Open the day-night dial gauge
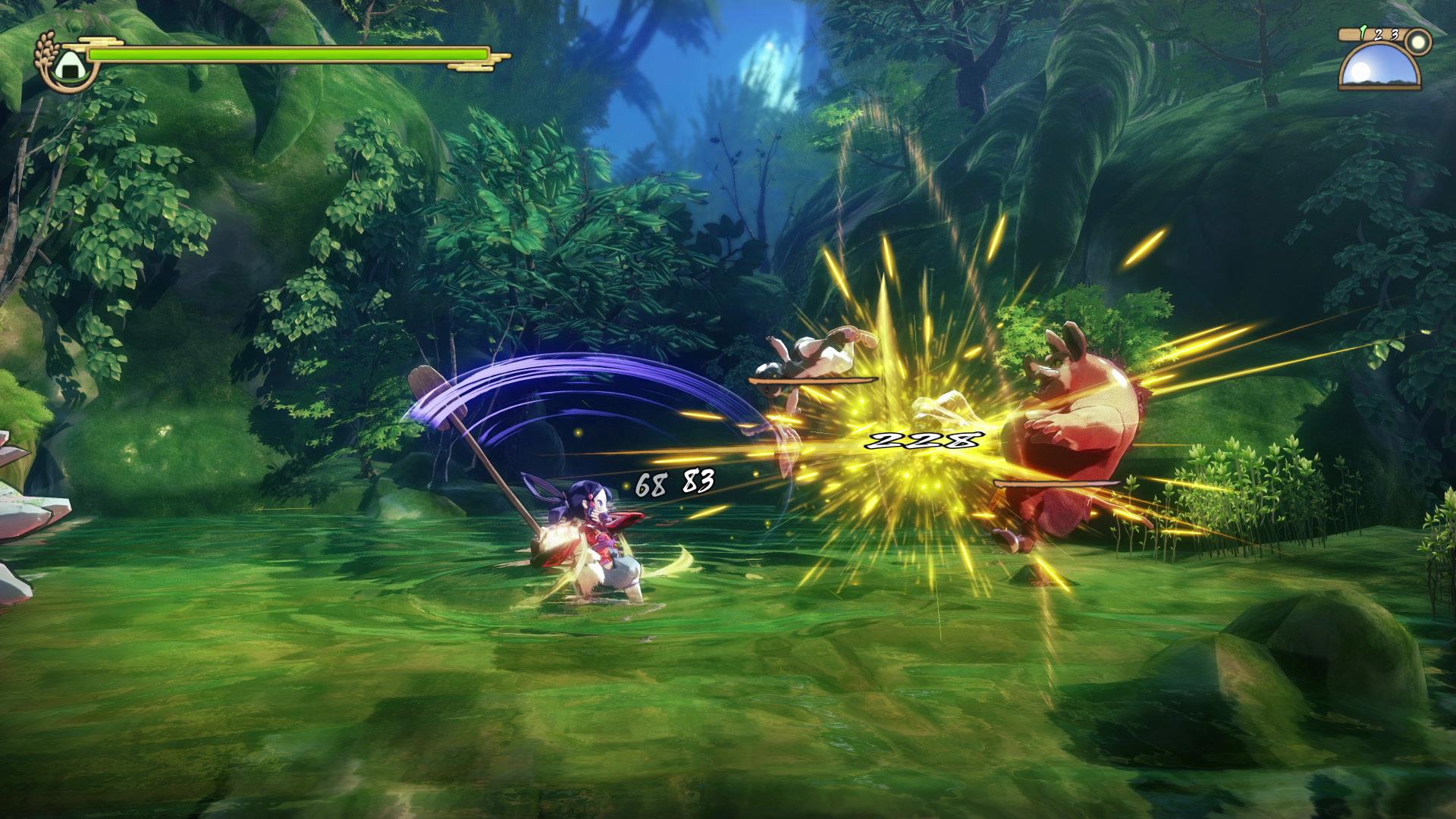The width and height of the screenshot is (1456, 819). click(1379, 68)
